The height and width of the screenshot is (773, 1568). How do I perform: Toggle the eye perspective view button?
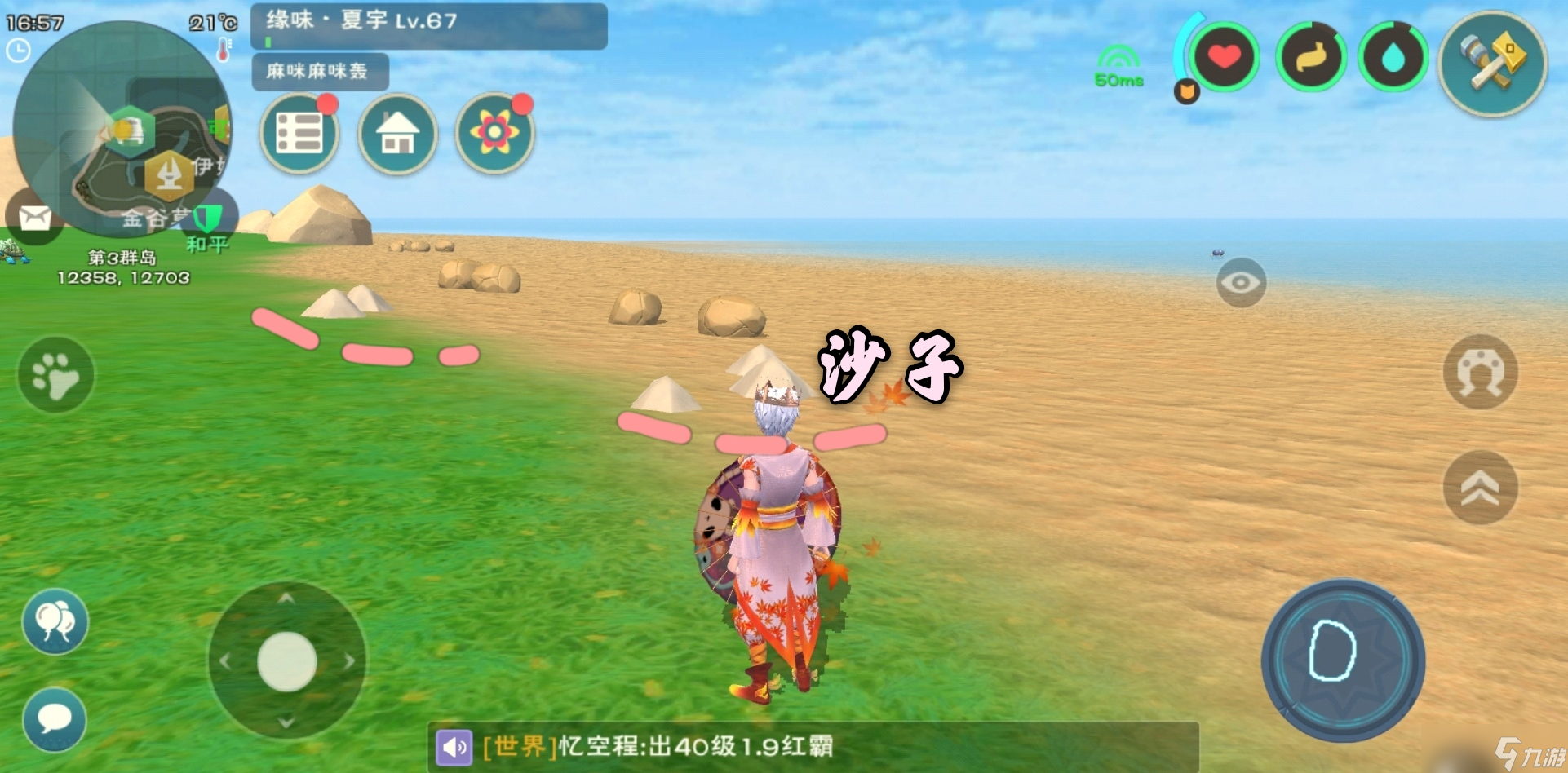(1242, 282)
